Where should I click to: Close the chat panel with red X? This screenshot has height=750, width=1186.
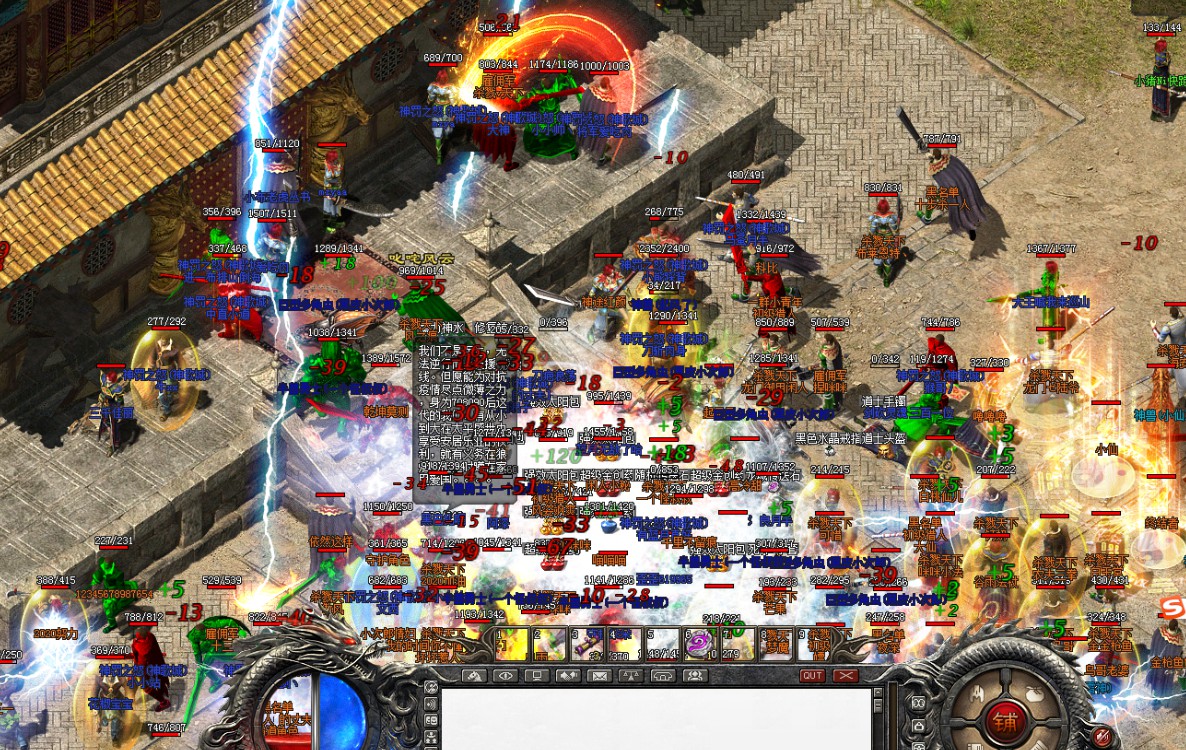(847, 676)
